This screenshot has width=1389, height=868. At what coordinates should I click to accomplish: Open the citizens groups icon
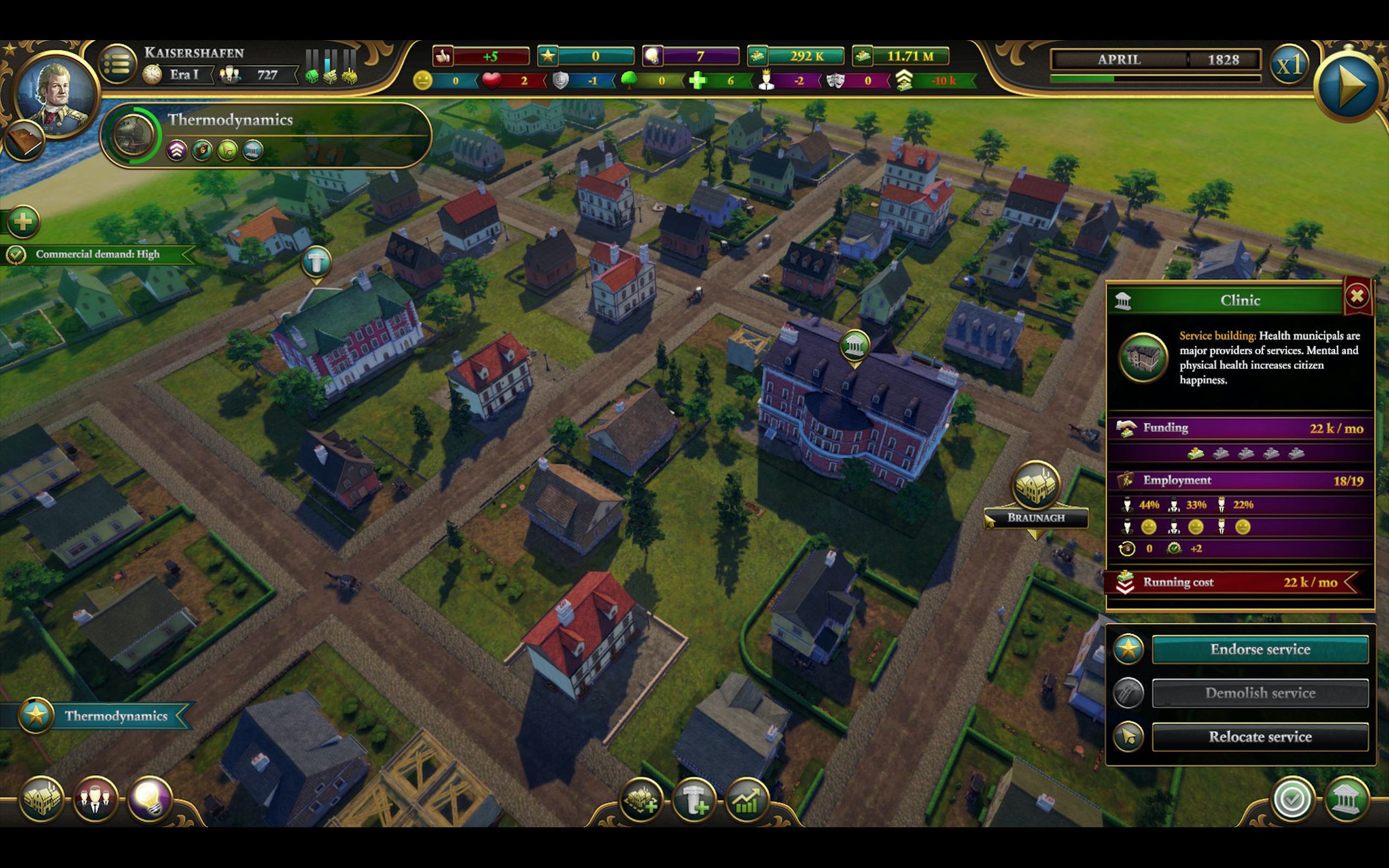(95, 799)
